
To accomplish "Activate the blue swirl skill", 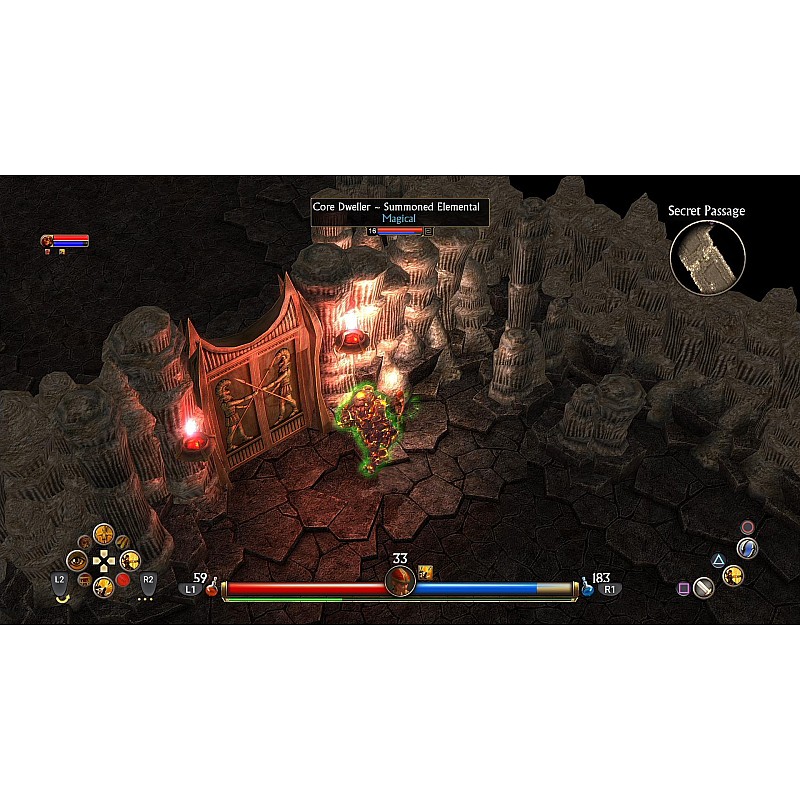I will click(746, 548).
